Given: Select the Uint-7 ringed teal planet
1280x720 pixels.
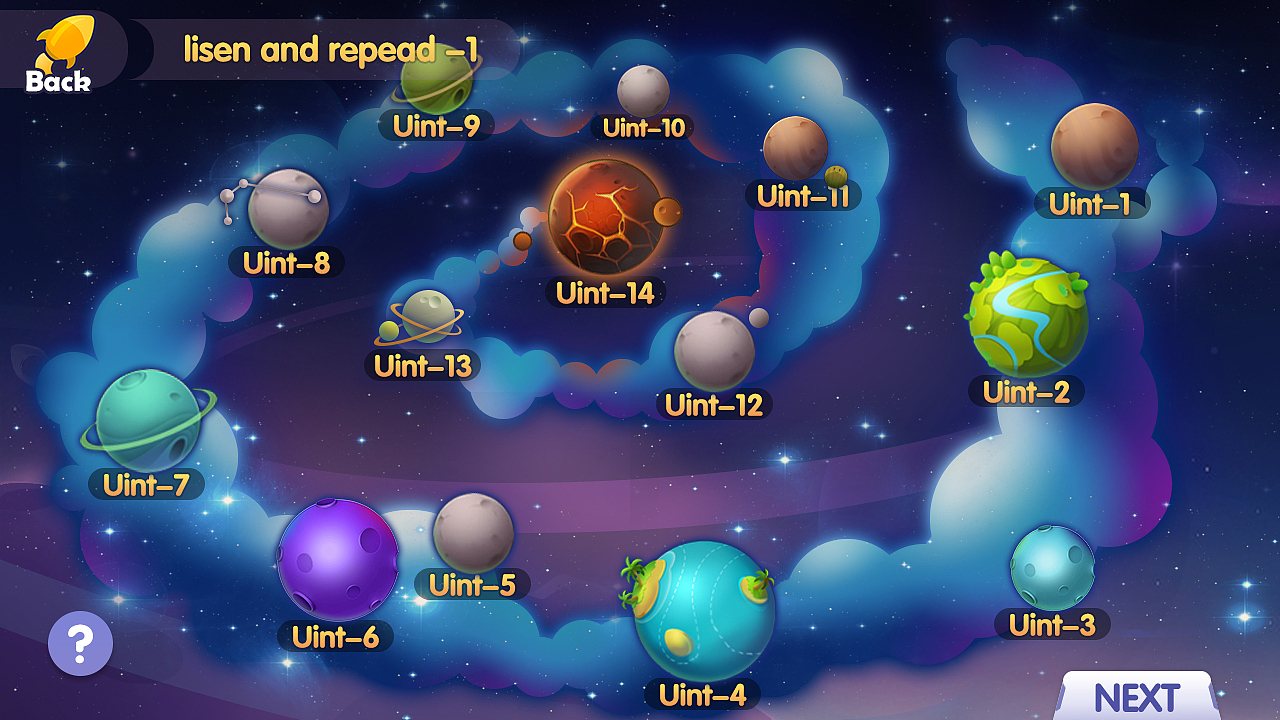Looking at the screenshot, I should point(150,425).
